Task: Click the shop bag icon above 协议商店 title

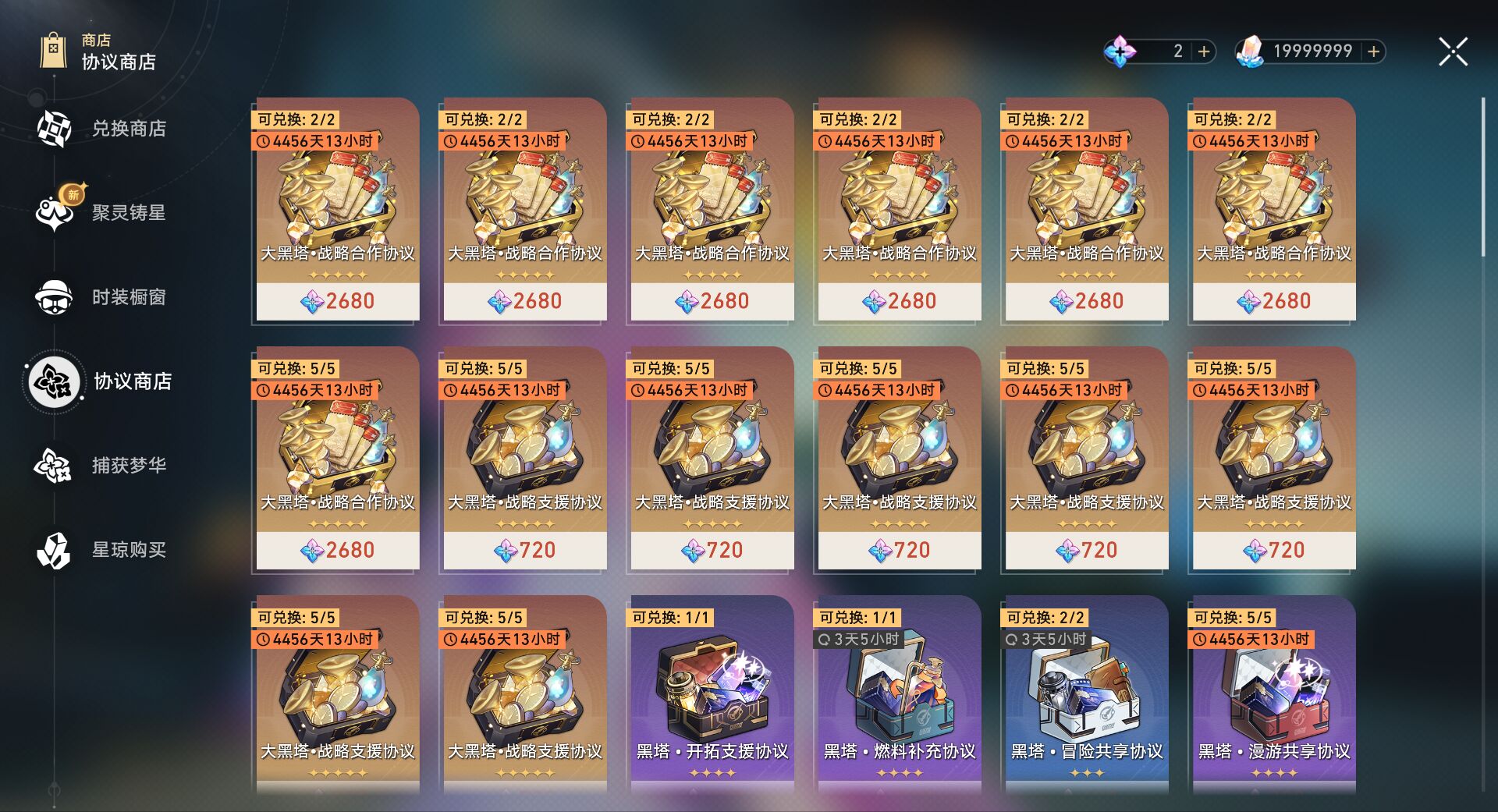Action: pyautogui.click(x=53, y=51)
